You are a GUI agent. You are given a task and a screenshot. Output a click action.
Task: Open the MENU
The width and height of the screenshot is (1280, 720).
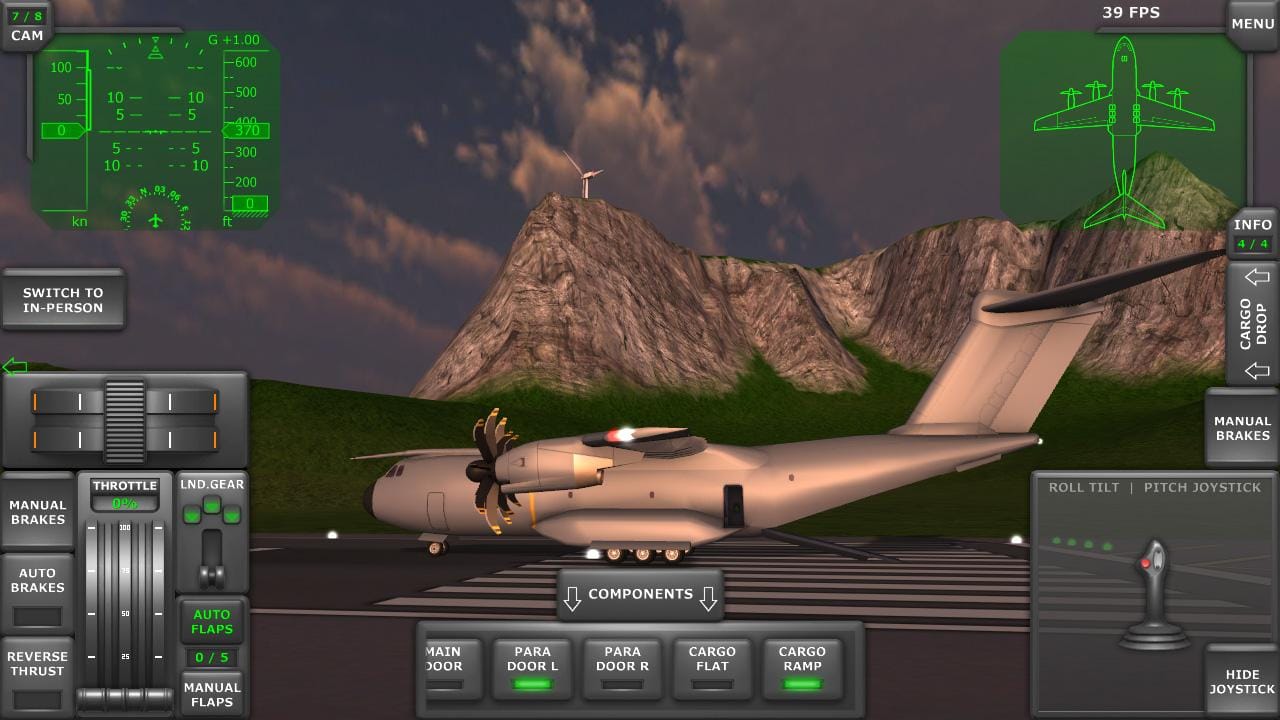point(1252,22)
